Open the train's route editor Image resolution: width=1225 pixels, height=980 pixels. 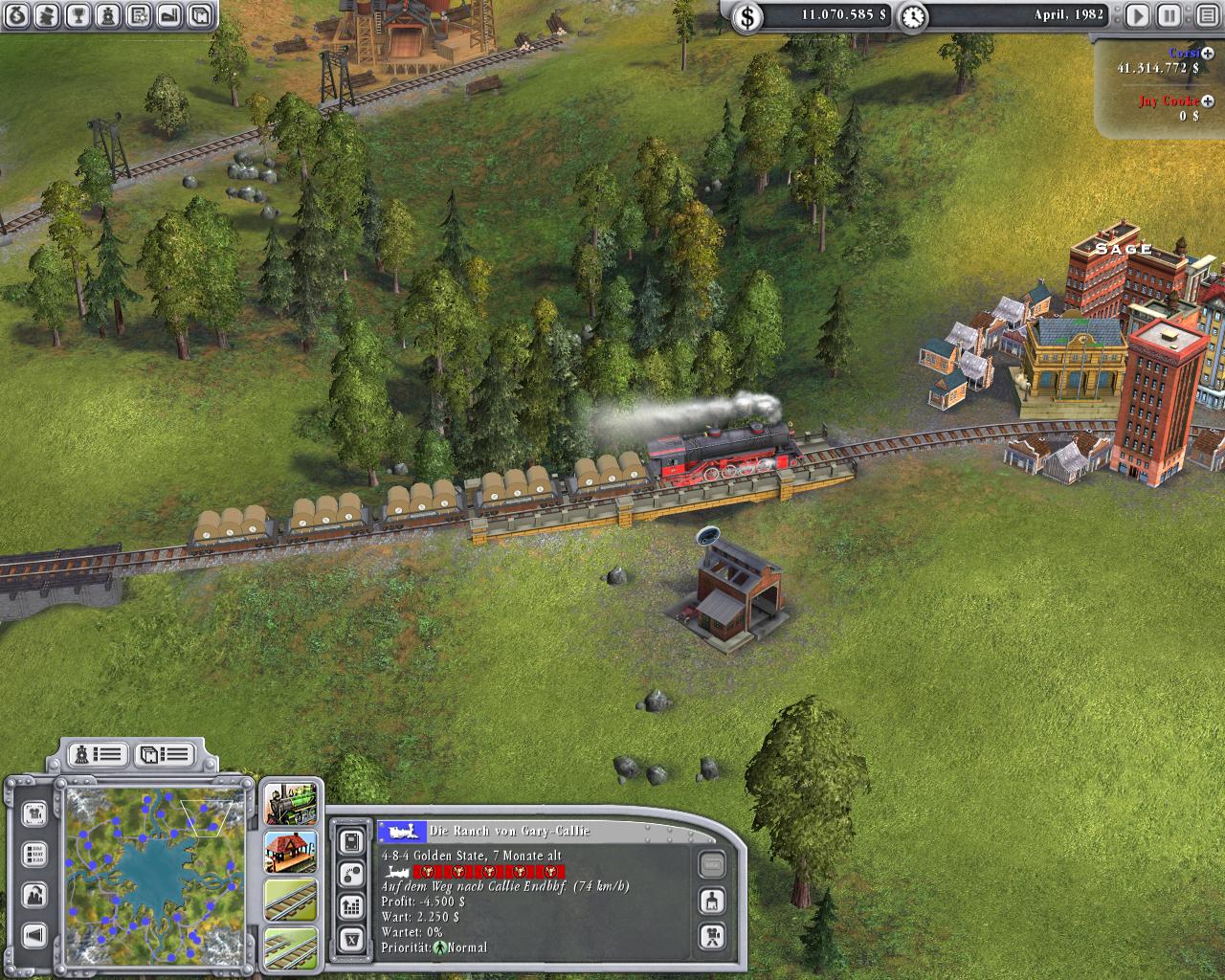351,873
